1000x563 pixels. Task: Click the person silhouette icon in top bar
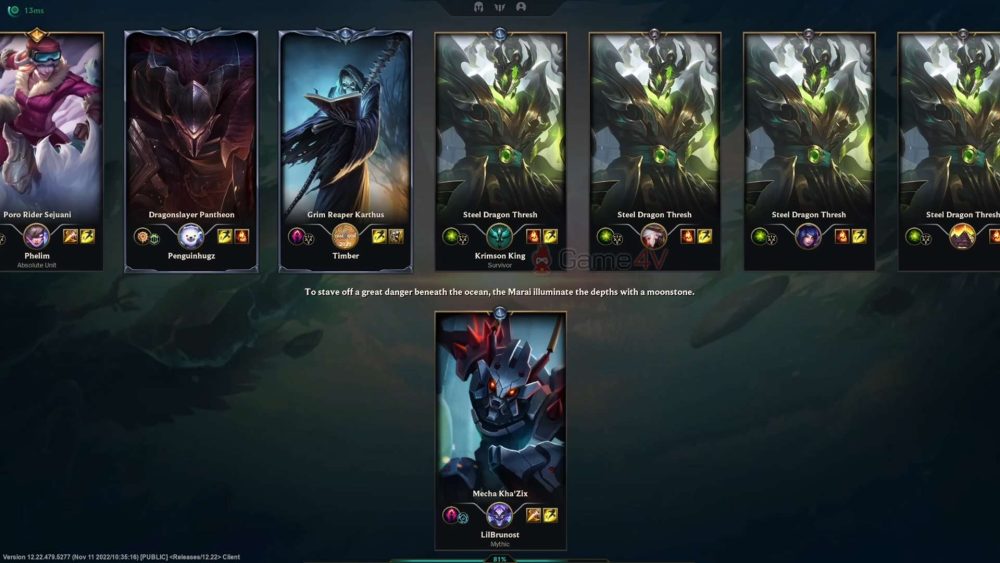[521, 7]
